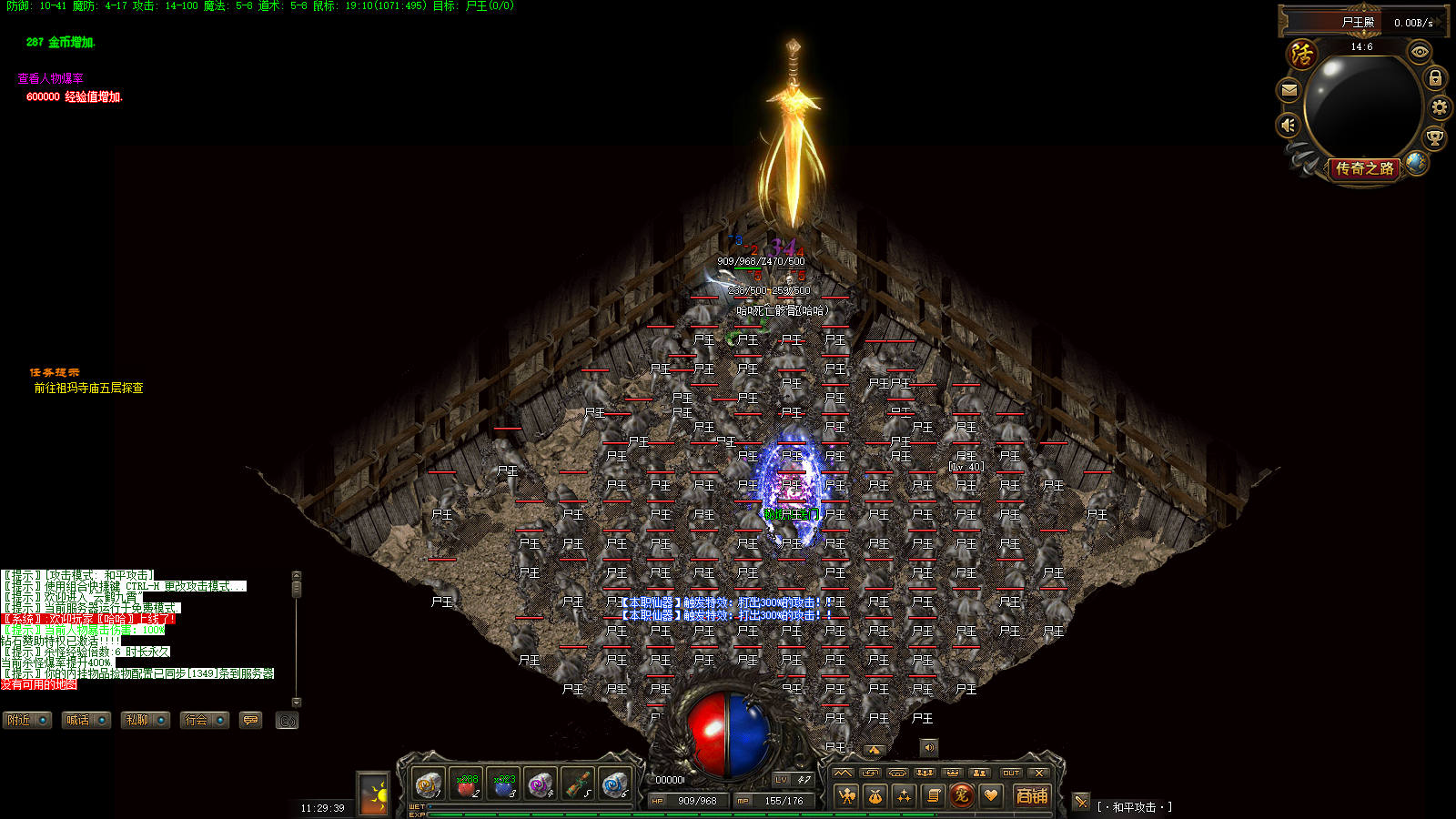Open the 商铺 shop button
The height and width of the screenshot is (819, 1456).
pos(1032,795)
